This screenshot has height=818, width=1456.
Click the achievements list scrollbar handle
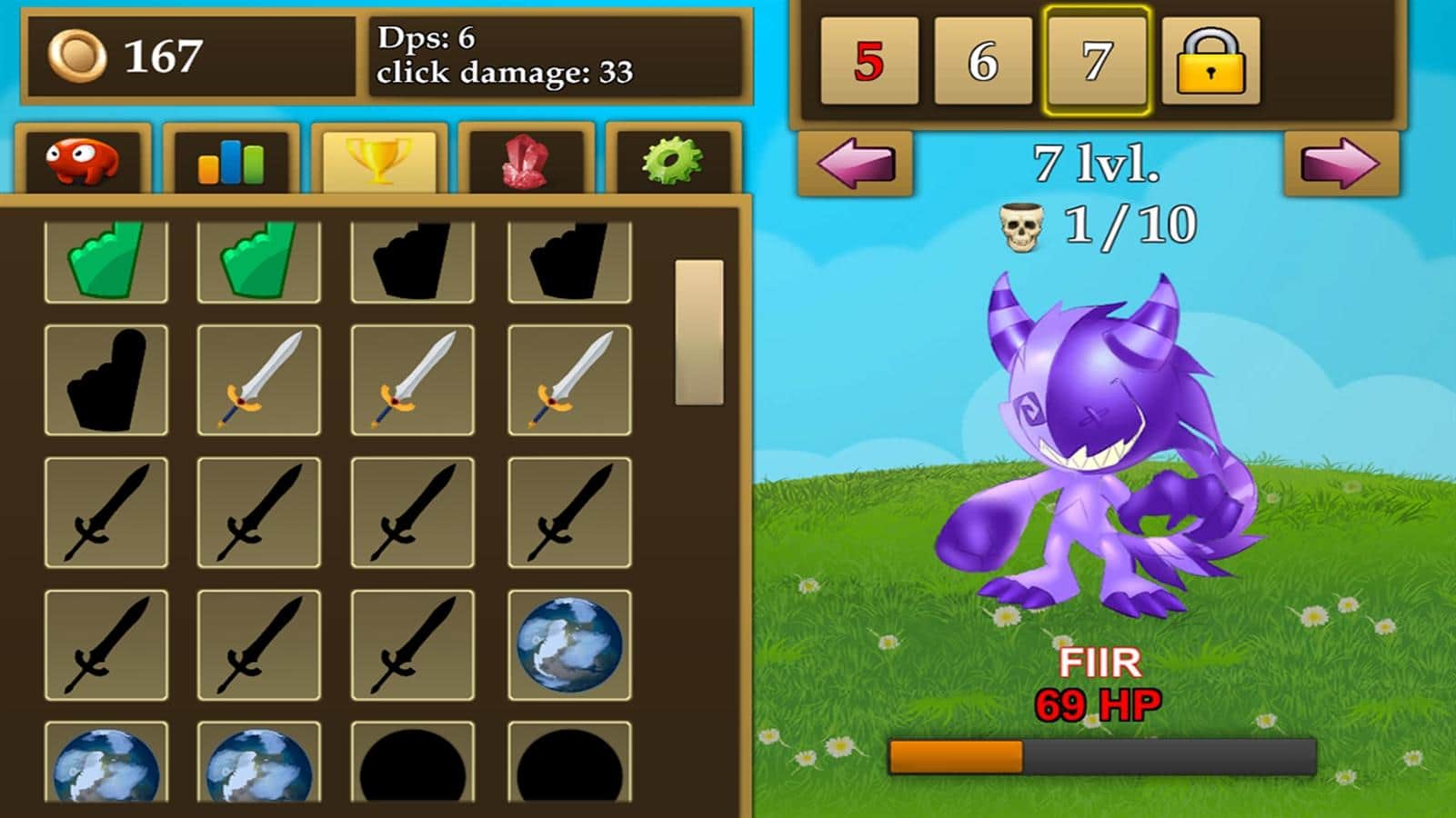(698, 332)
